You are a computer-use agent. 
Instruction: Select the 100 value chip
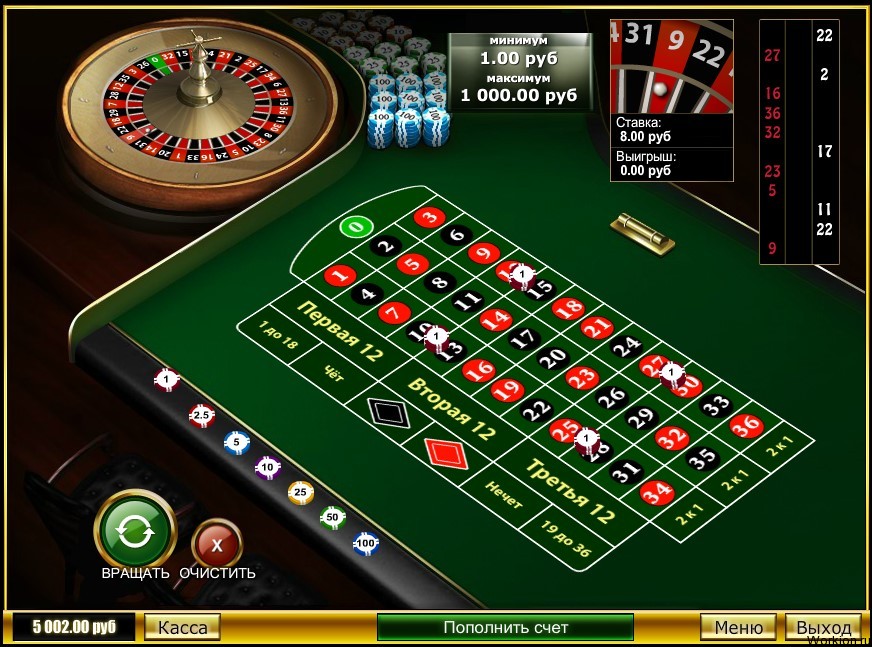click(x=366, y=543)
